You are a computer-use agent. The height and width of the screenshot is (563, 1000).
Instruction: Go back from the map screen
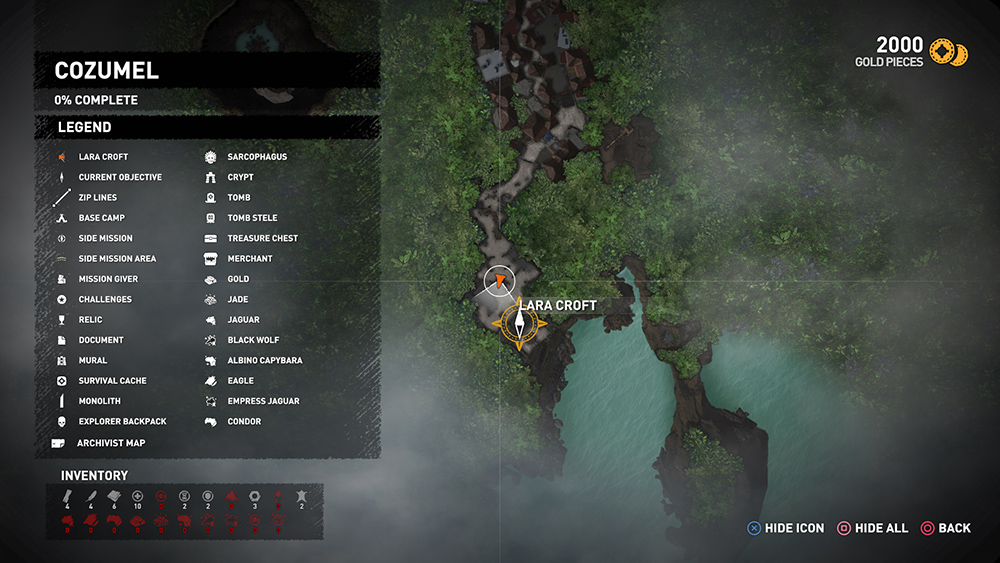[x=945, y=528]
